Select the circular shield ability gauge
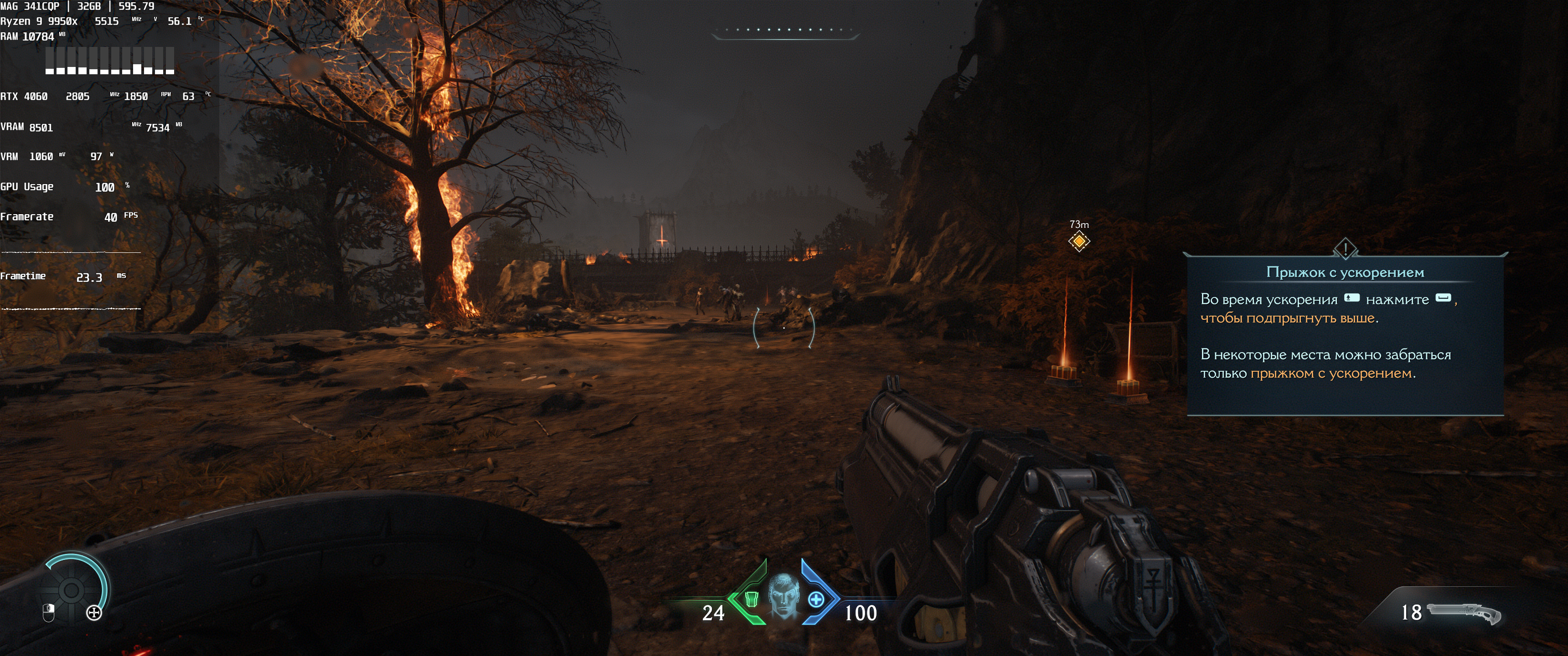The height and width of the screenshot is (656, 1568). pyautogui.click(x=72, y=589)
